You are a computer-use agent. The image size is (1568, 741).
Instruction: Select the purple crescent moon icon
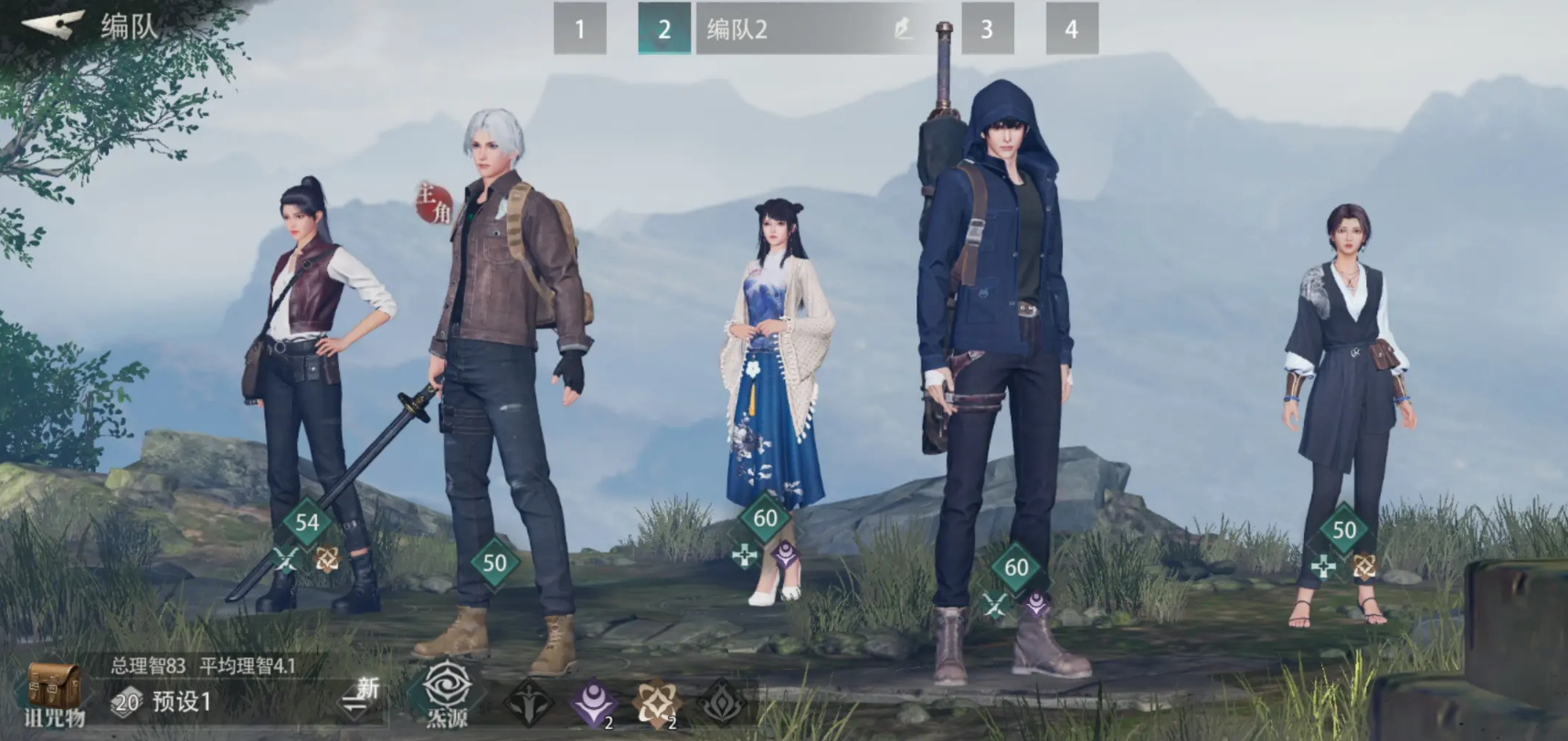pyautogui.click(x=594, y=703)
